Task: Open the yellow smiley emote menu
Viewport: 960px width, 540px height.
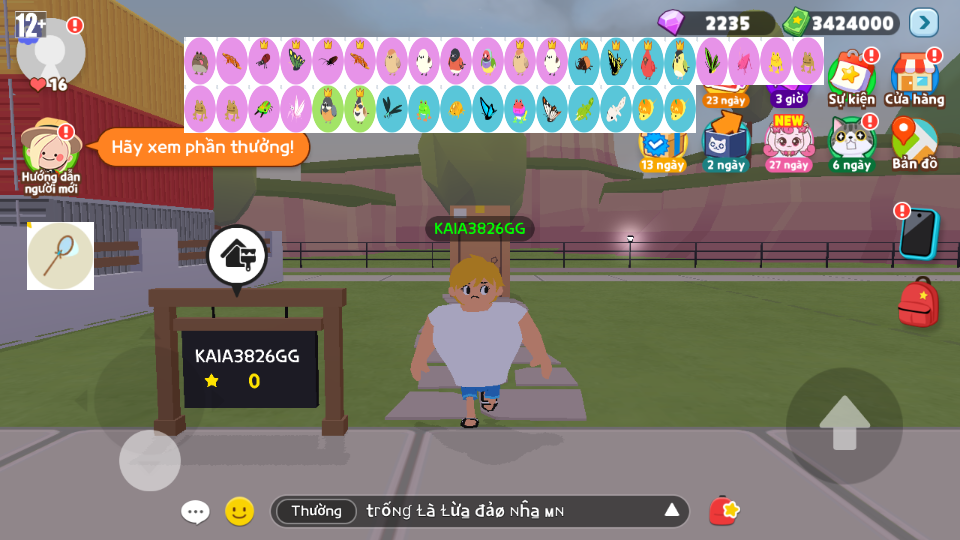Action: point(239,512)
